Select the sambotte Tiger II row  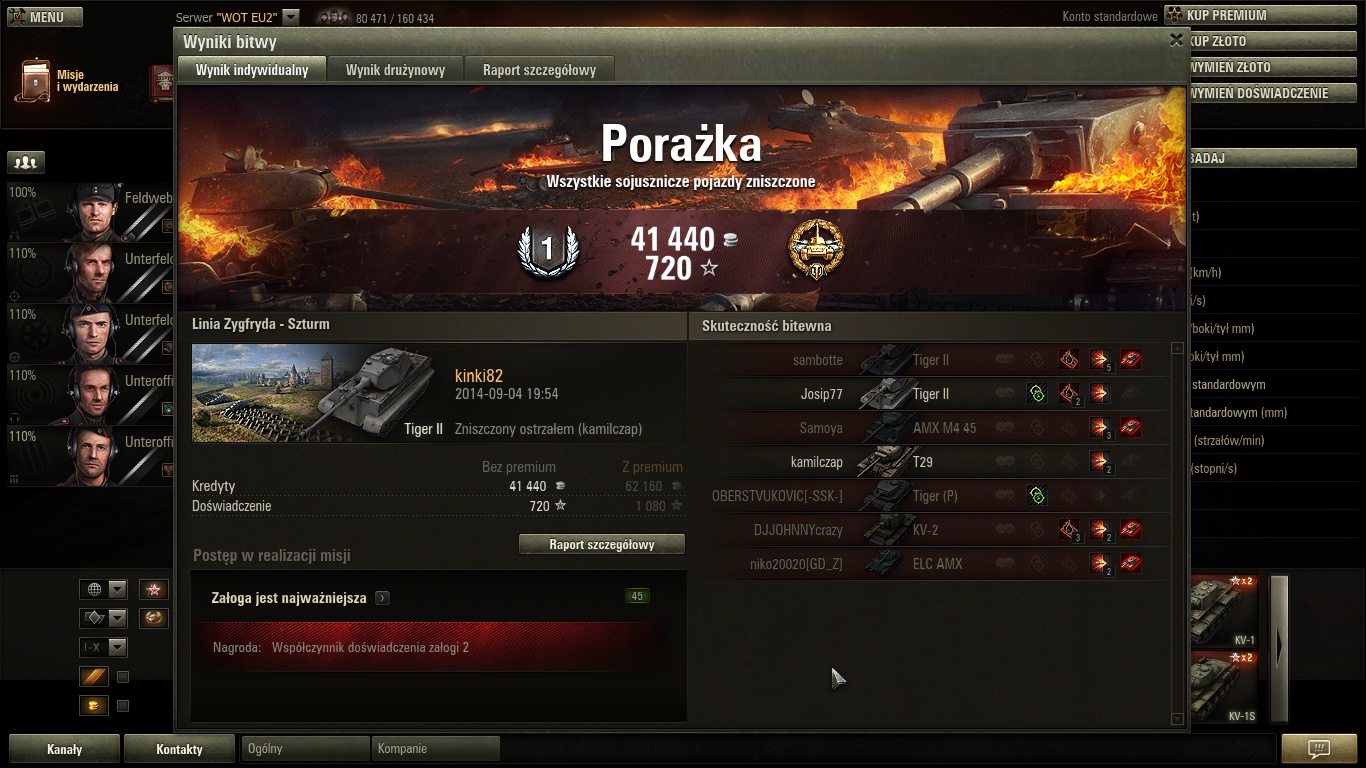(930, 360)
